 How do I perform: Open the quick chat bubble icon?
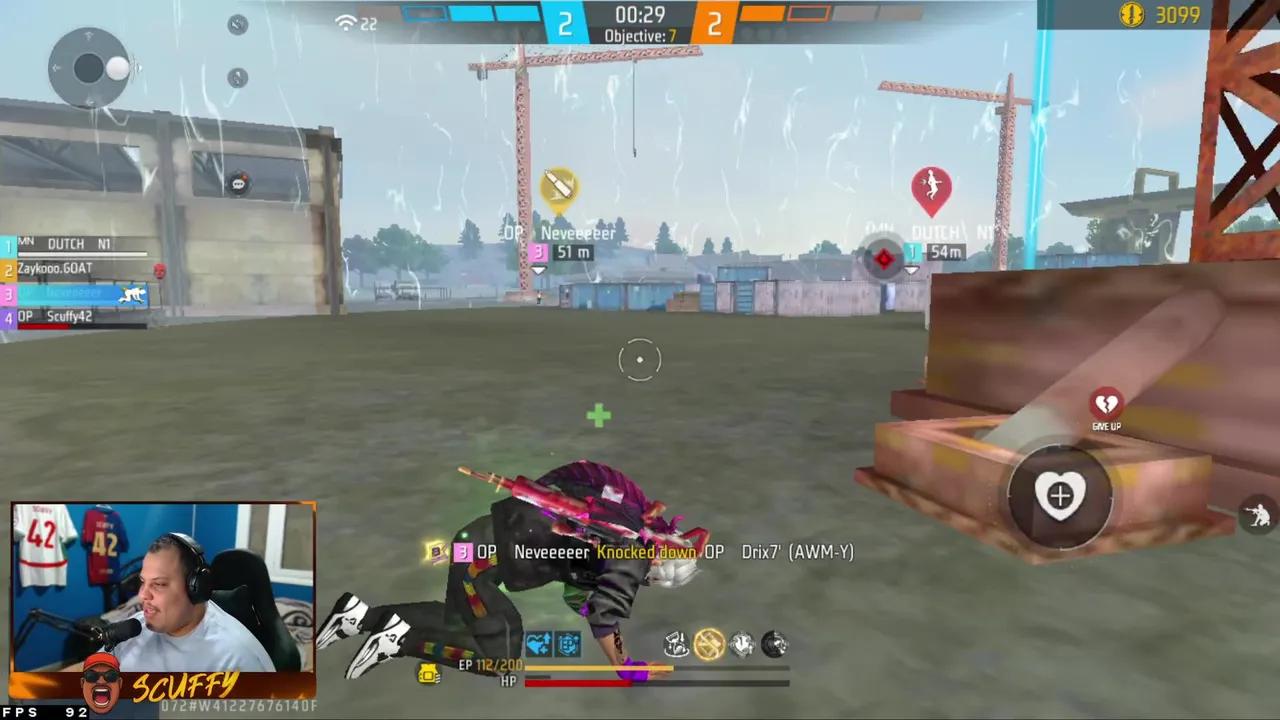point(237,183)
